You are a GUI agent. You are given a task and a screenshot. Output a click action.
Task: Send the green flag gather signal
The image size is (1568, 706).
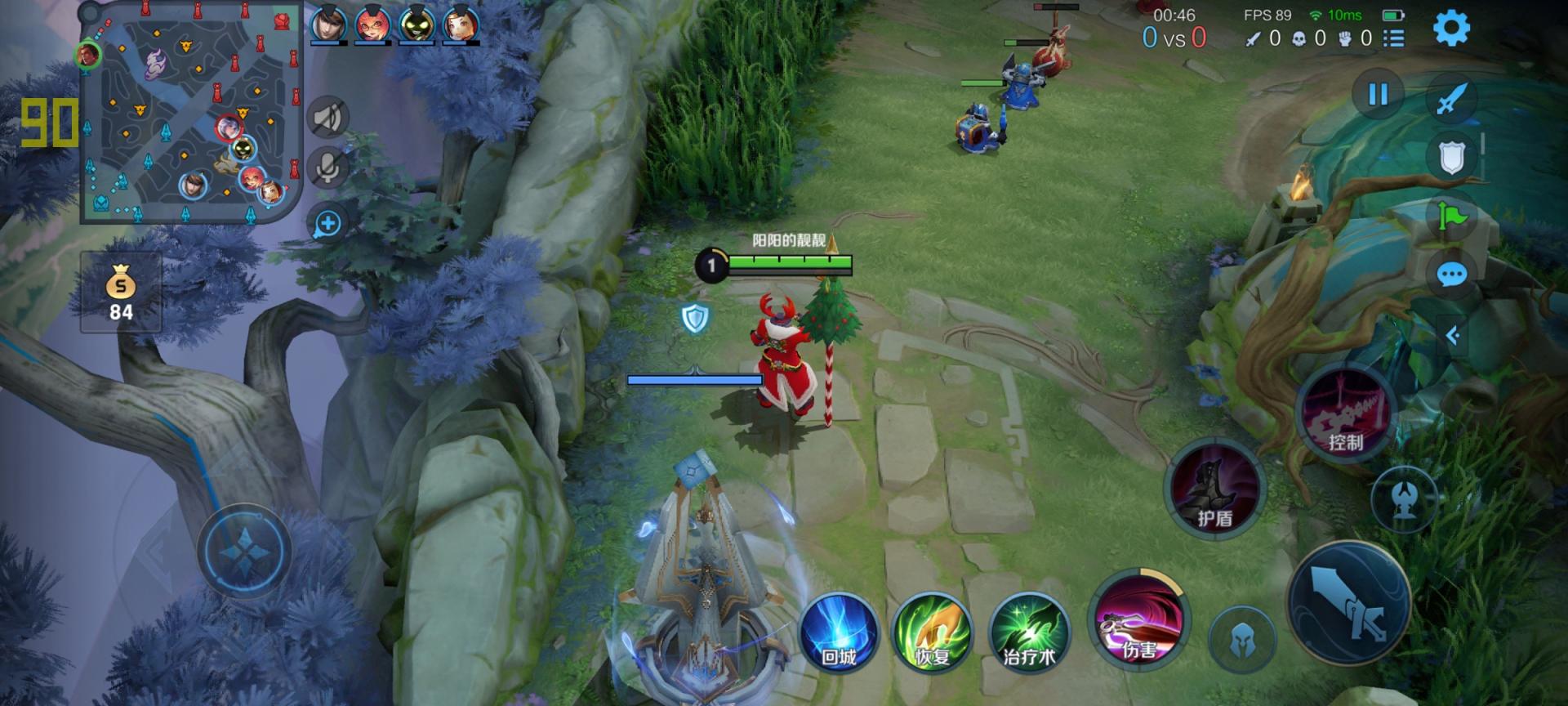point(1451,217)
